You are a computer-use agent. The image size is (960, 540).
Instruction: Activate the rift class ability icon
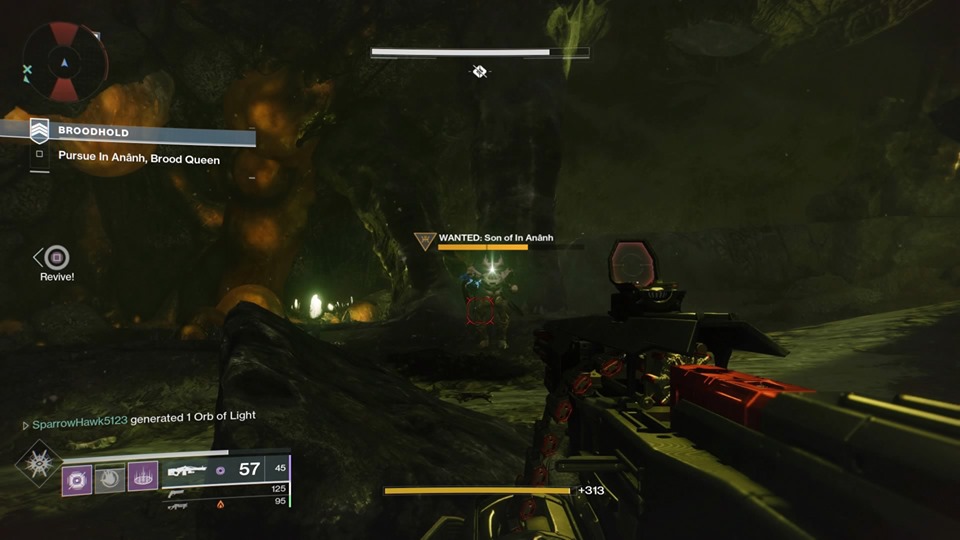(x=142, y=477)
